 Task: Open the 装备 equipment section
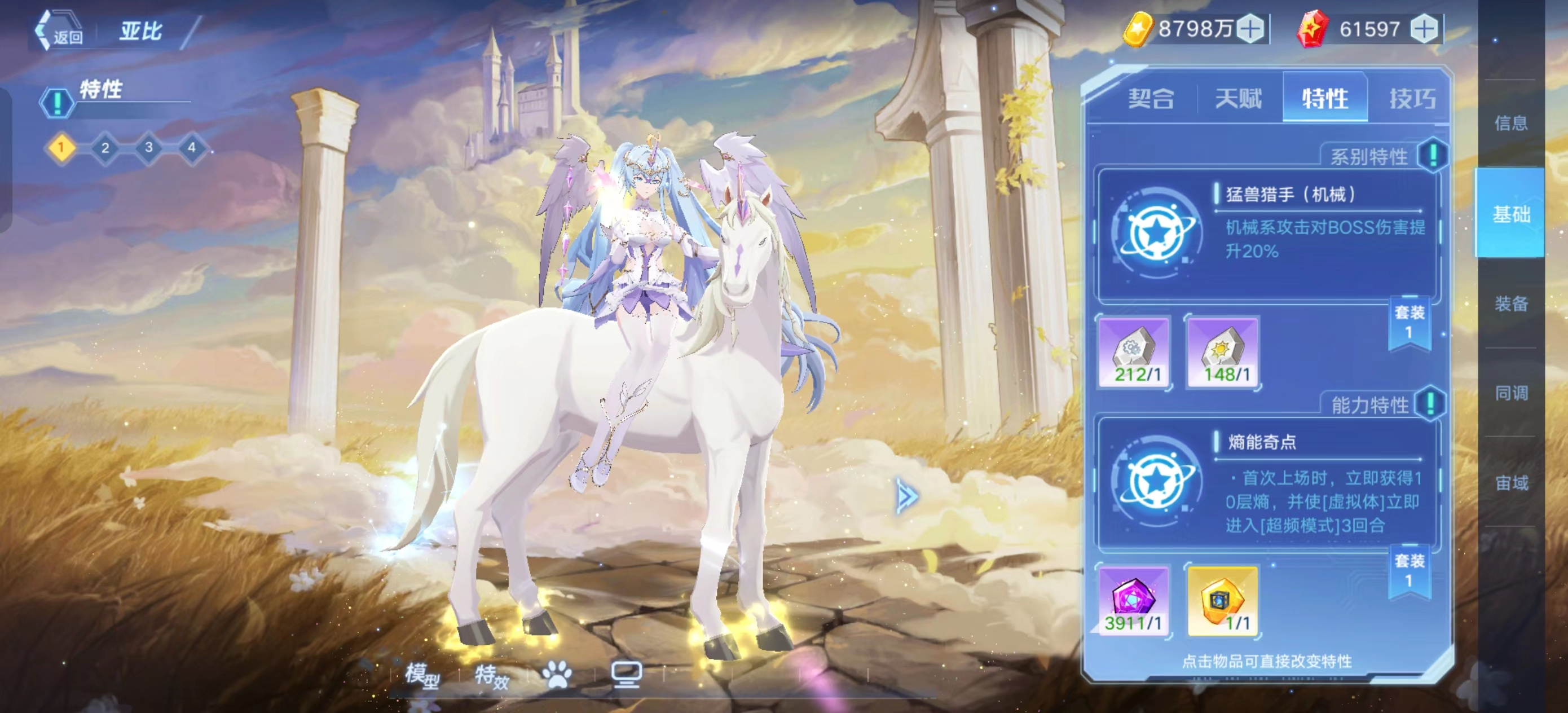point(1512,303)
